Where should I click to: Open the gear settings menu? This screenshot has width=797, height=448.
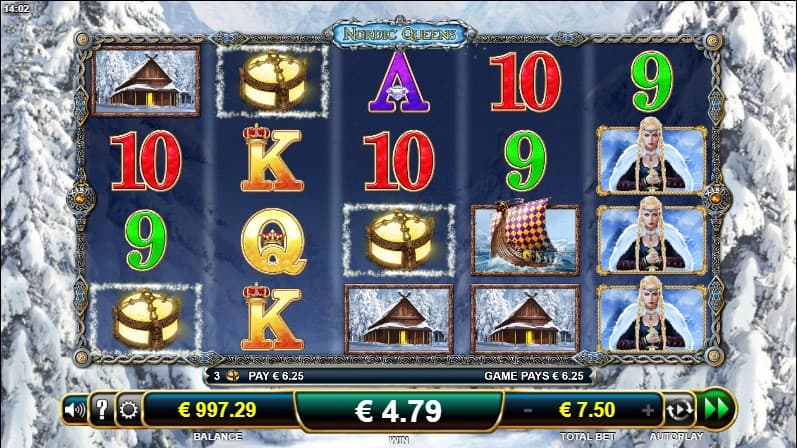(127, 409)
